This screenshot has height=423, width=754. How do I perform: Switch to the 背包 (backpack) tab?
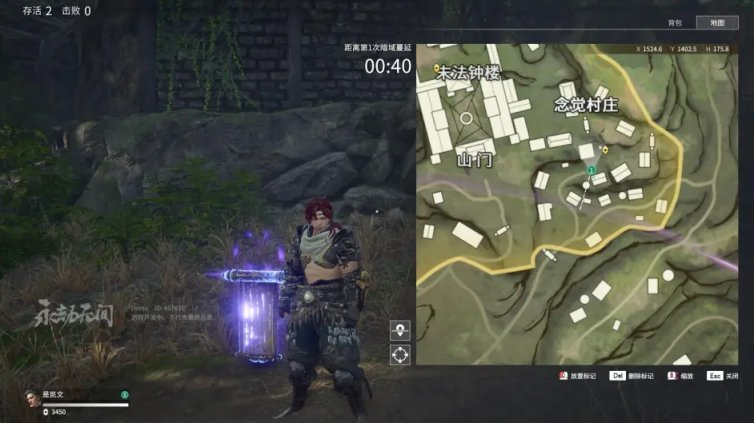pyautogui.click(x=674, y=22)
